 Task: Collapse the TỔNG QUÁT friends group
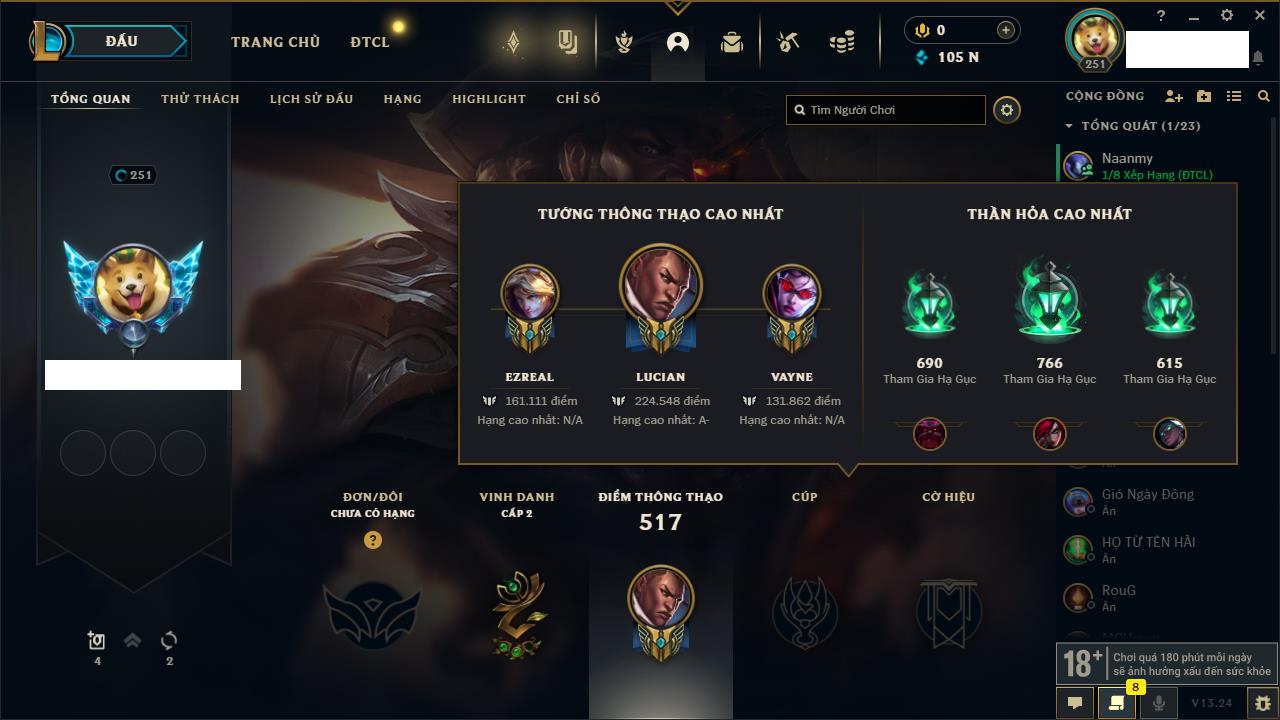pyautogui.click(x=1069, y=126)
